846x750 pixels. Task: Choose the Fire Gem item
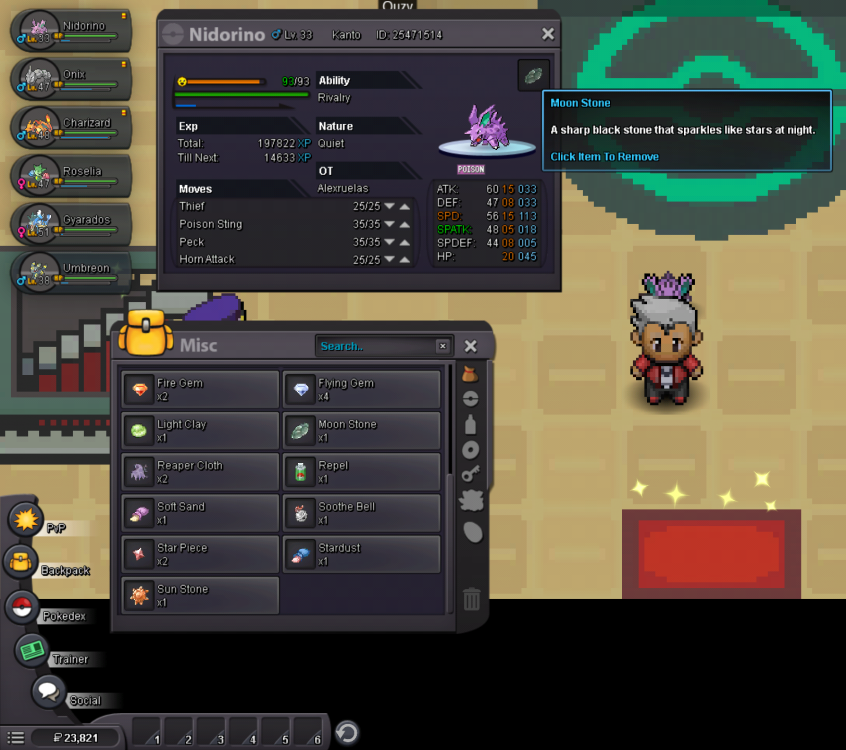[200, 389]
